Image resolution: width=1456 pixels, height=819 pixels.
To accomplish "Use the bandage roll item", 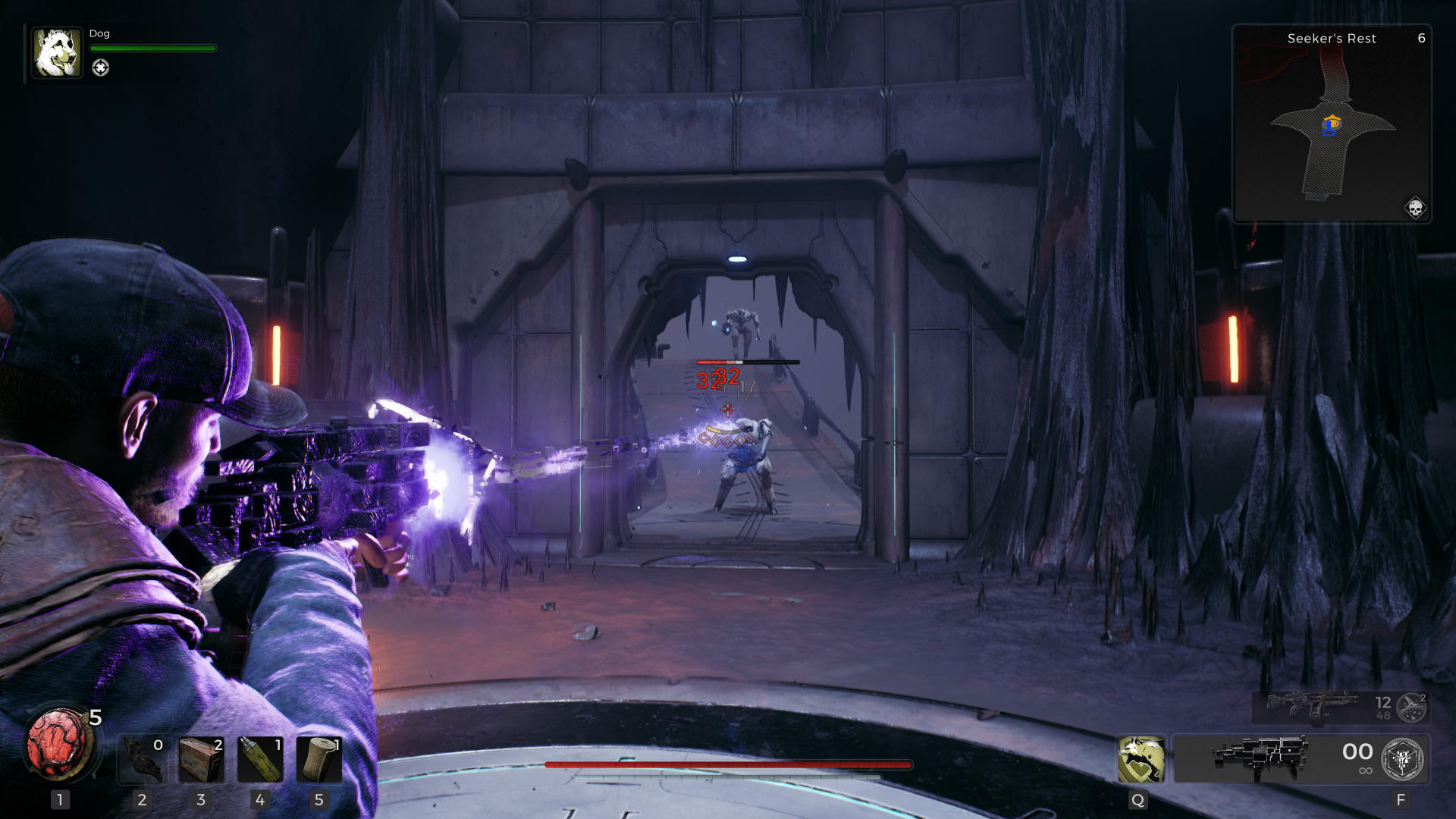I will (x=318, y=759).
